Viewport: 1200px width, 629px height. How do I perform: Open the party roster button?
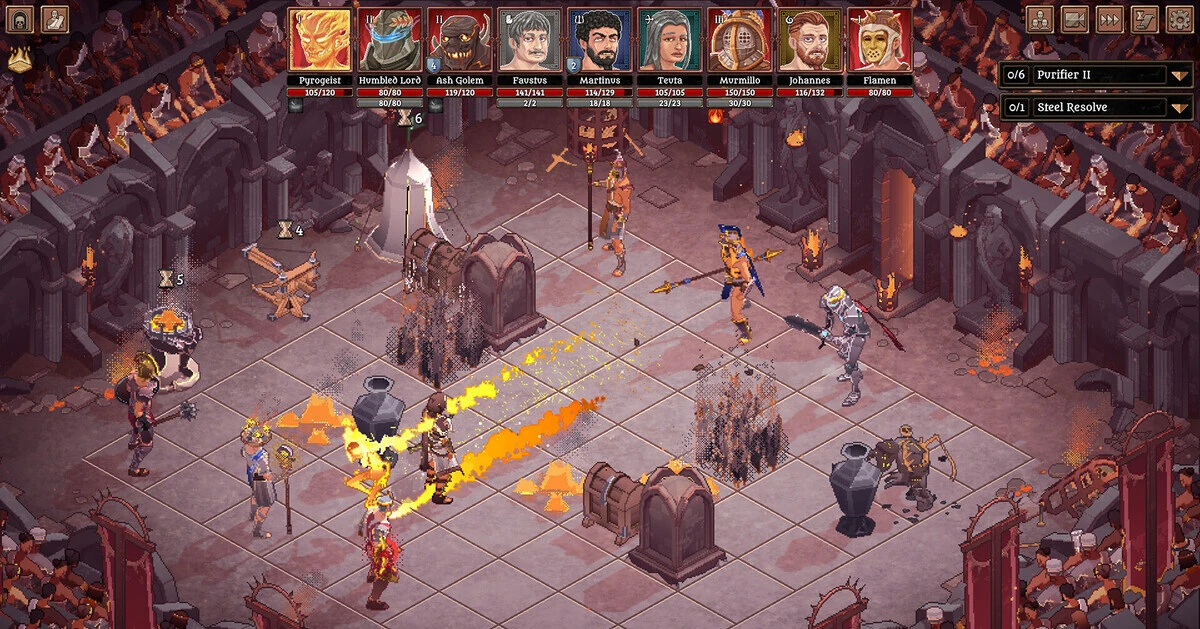[x=1040, y=19]
